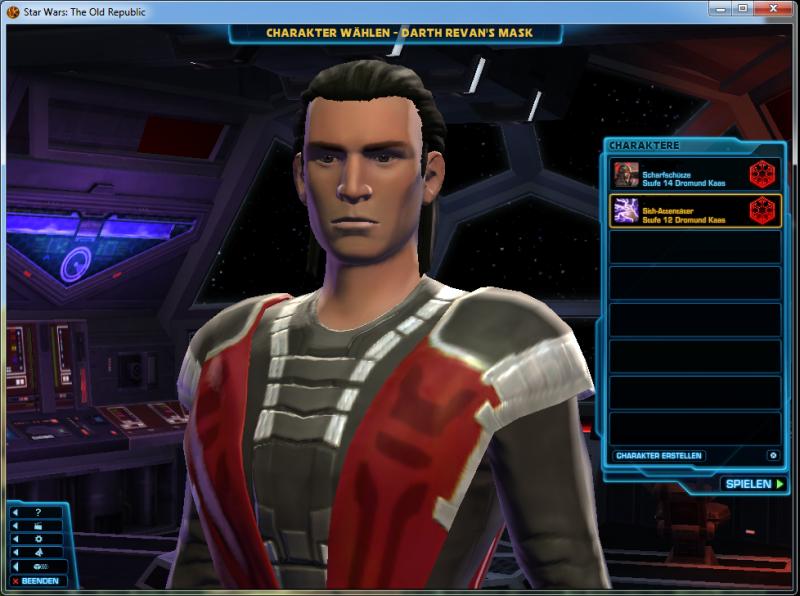This screenshot has height=596, width=800.
Task: Open the help question mark menu entry
Action: (x=37, y=512)
